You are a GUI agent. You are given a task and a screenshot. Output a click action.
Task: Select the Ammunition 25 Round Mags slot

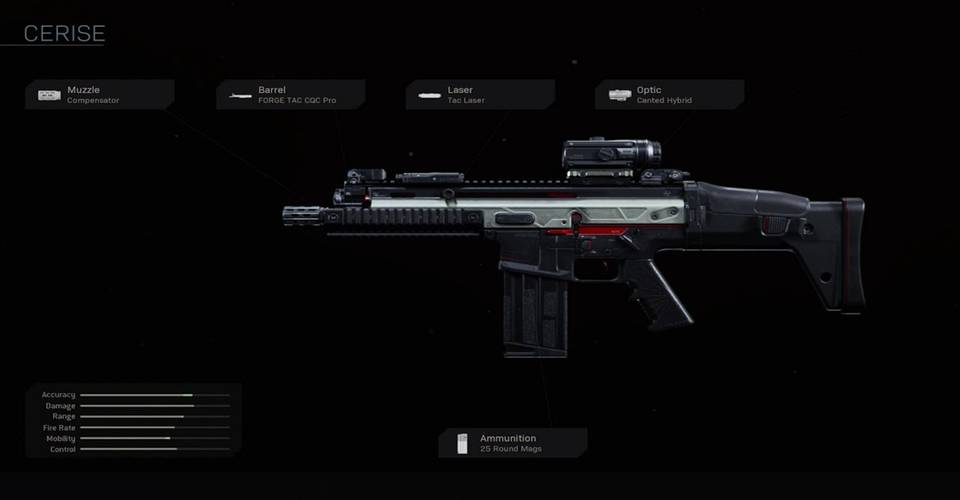coord(512,443)
